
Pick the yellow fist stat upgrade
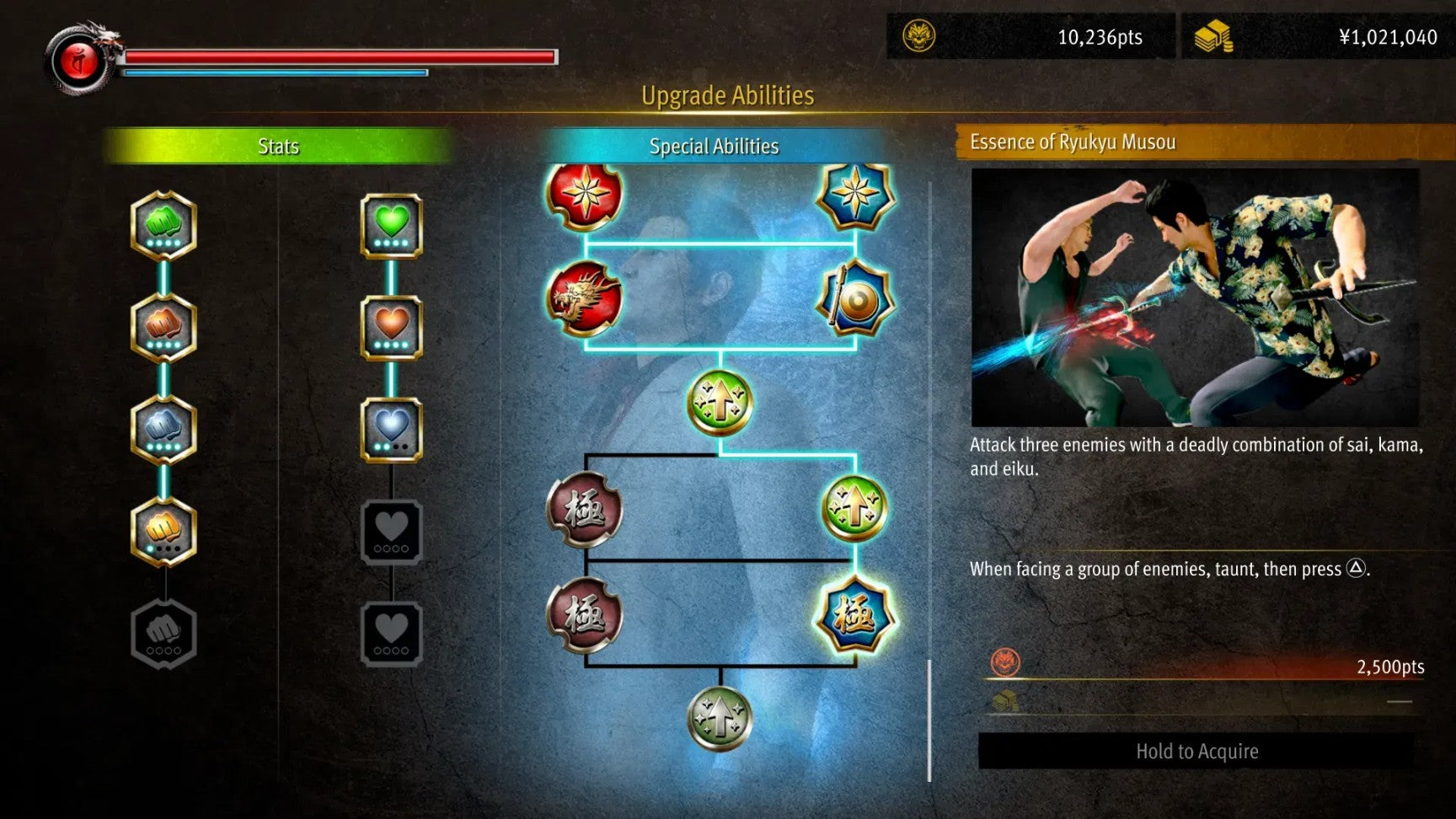pos(163,531)
